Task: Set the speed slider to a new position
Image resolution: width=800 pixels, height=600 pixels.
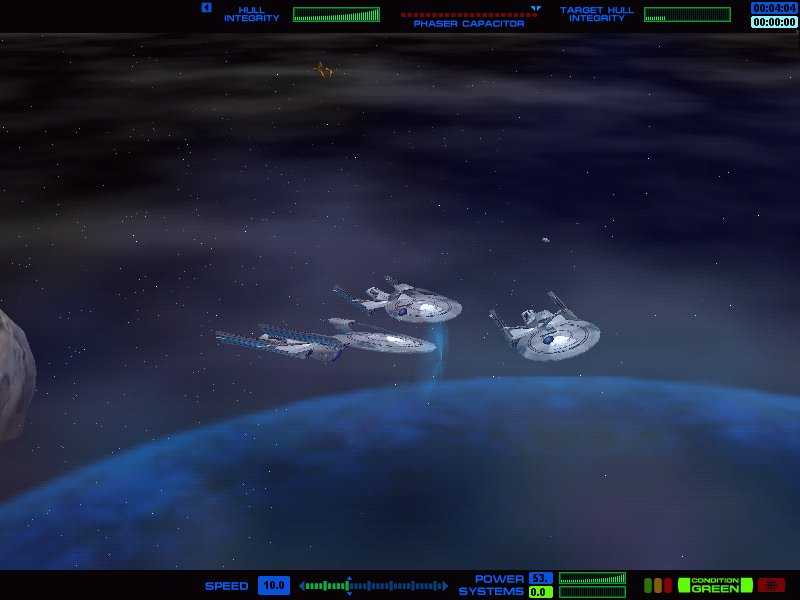Action: [x=400, y=586]
